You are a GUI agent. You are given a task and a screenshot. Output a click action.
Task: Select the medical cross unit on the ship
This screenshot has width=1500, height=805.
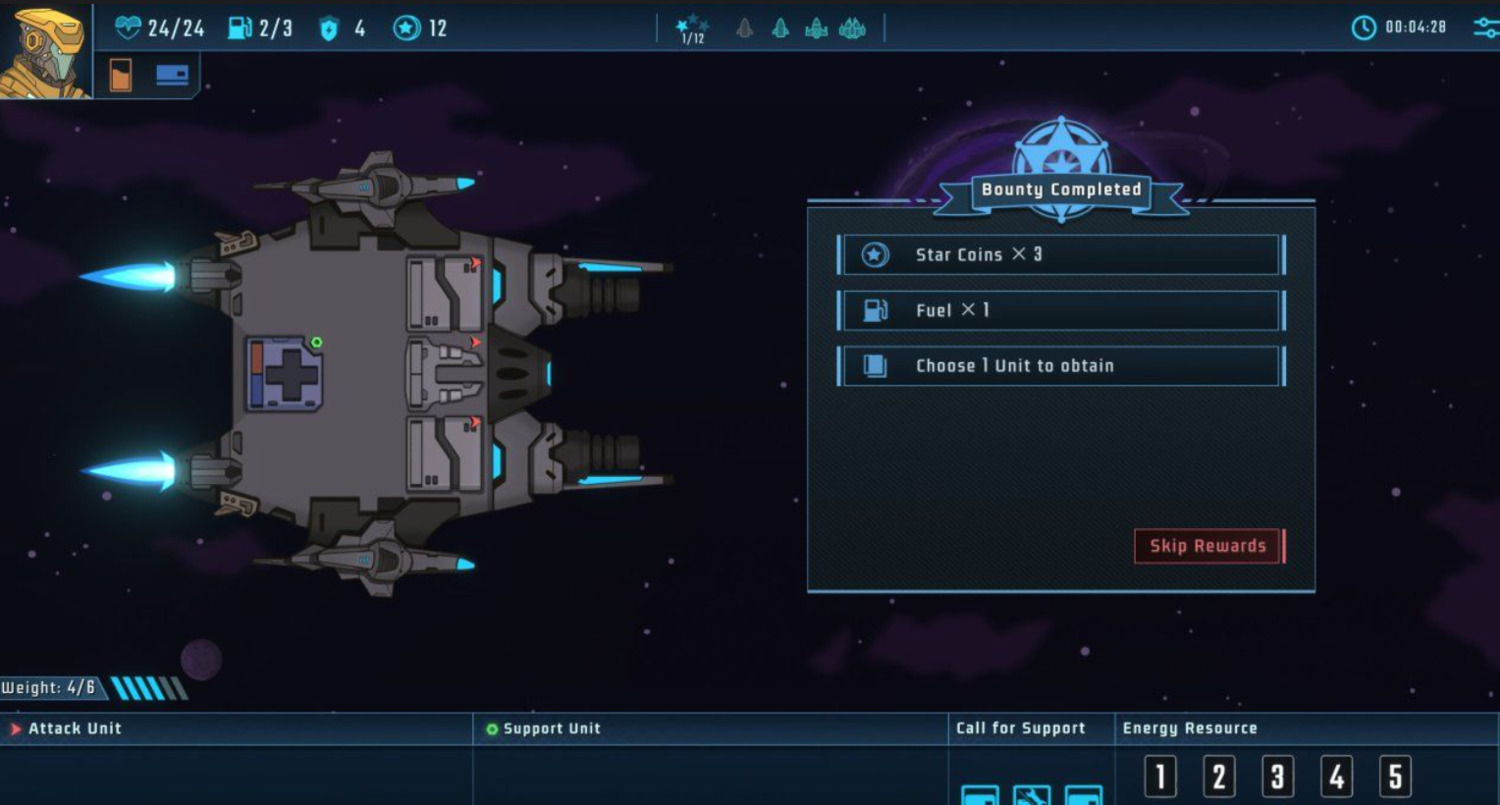tap(285, 374)
